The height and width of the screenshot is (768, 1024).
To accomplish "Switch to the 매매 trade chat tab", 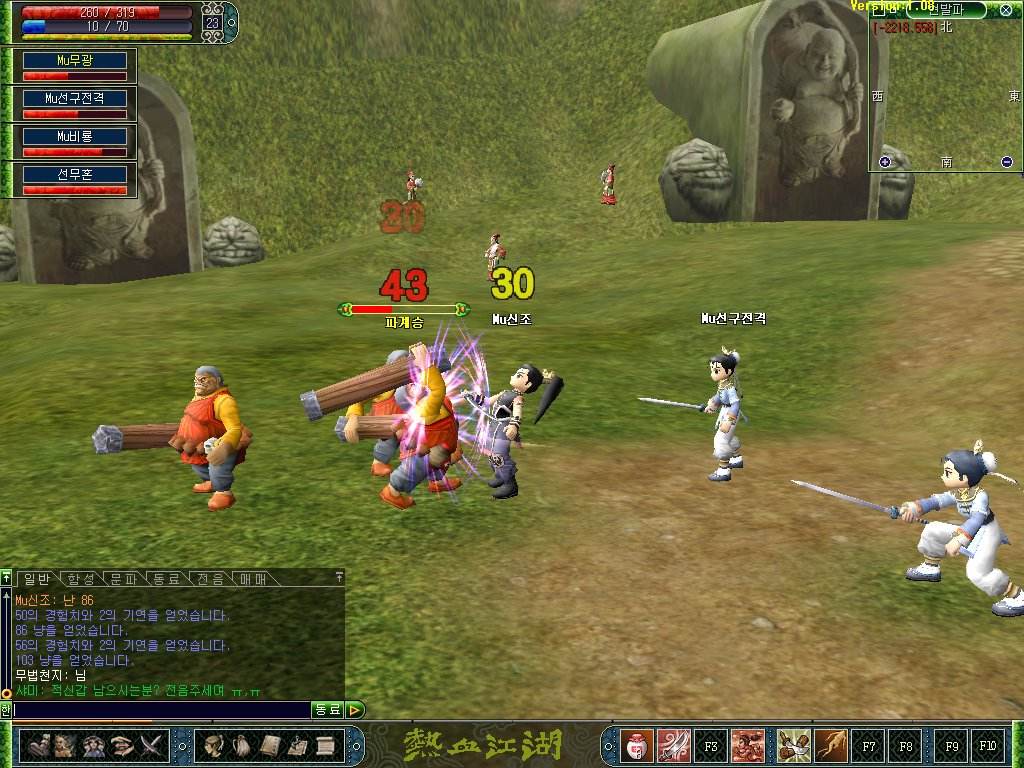I will click(253, 579).
